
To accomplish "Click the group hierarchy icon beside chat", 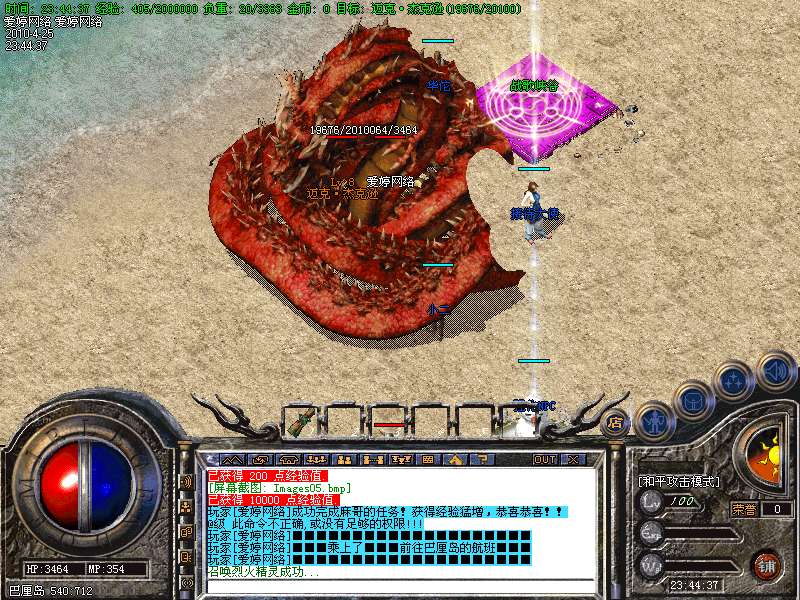I will pos(187,507).
